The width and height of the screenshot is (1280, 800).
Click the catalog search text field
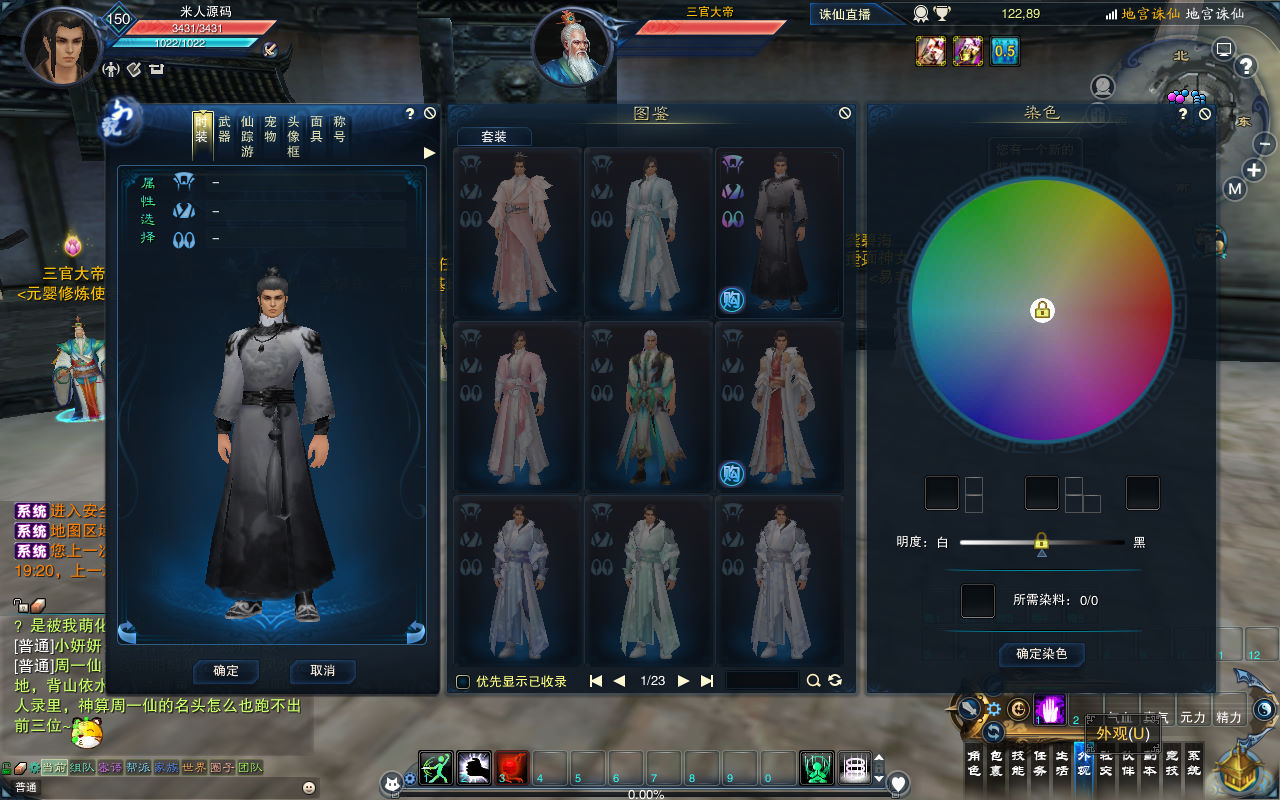click(762, 681)
